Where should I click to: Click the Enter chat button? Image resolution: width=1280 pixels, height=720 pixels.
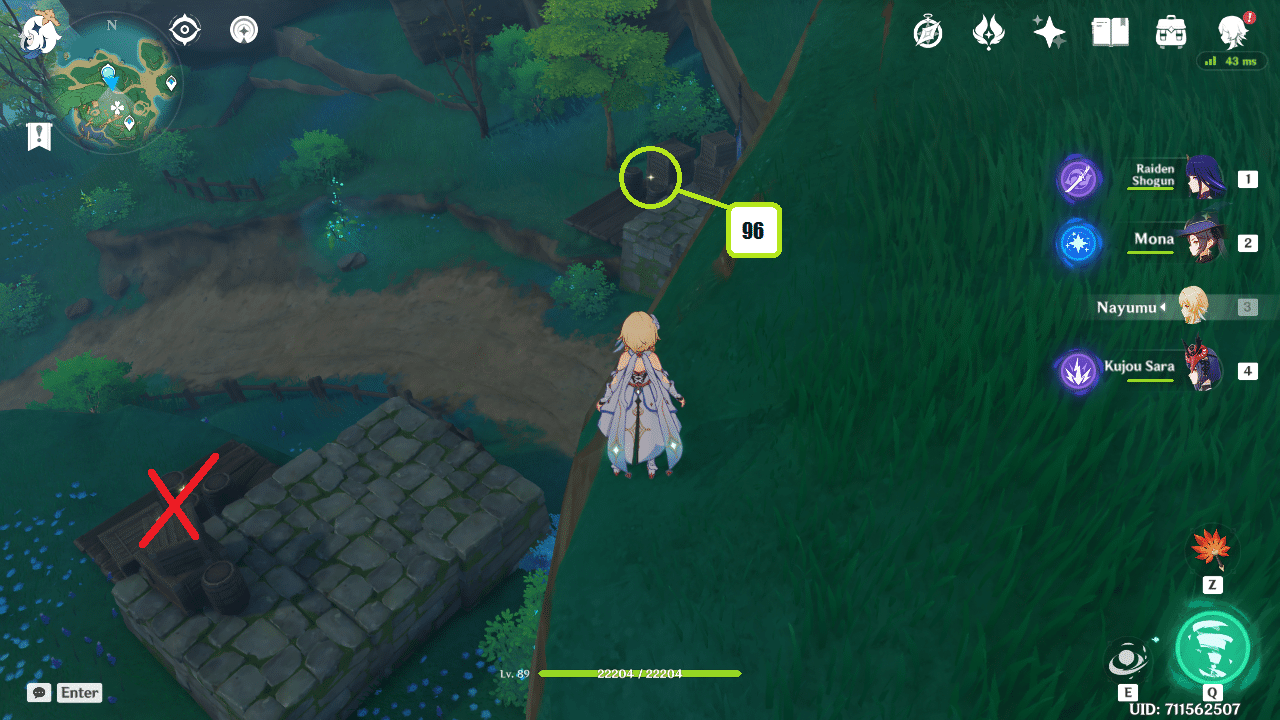79,692
